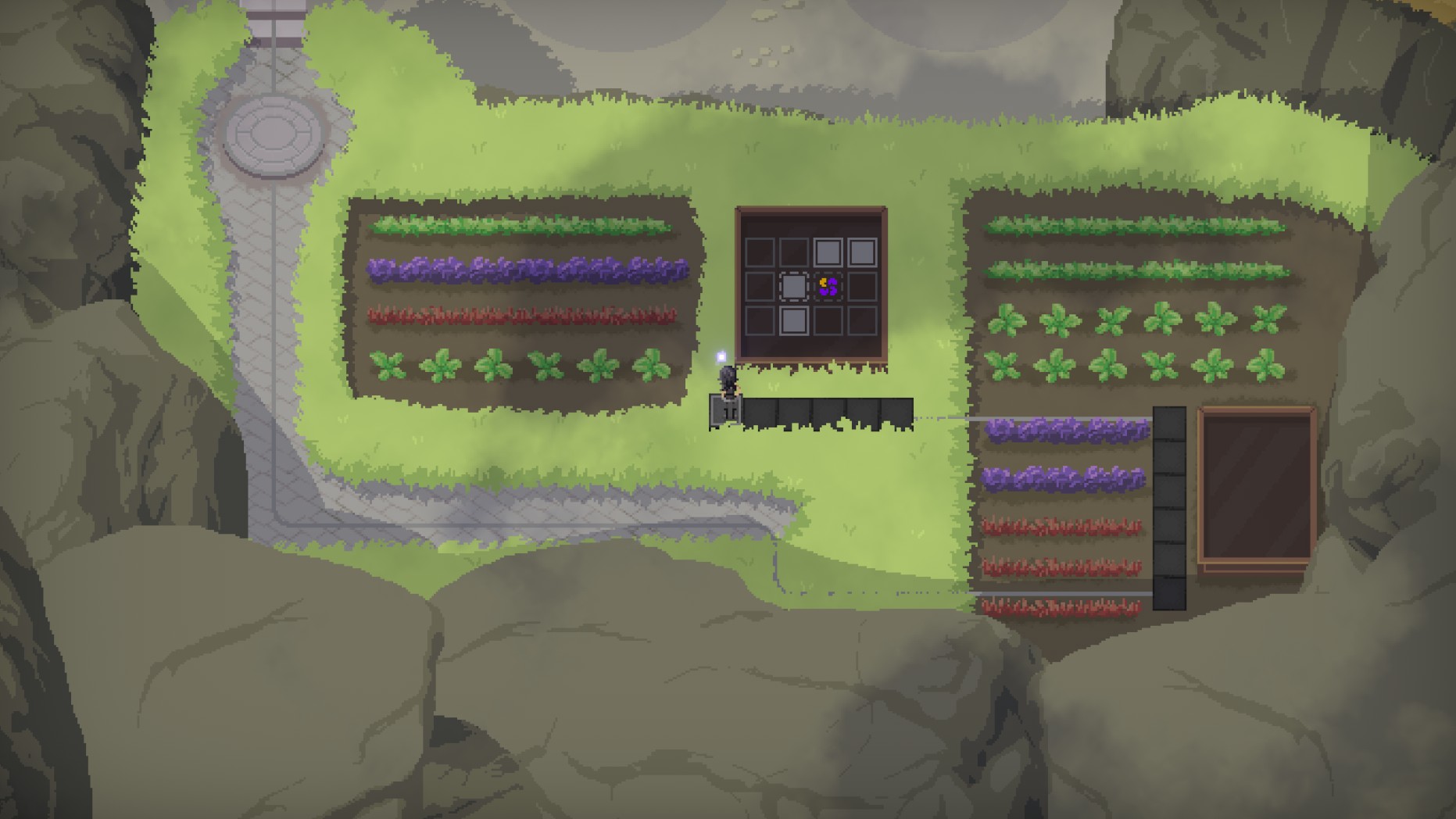Screen dimensions: 1456x819
Task: Select the purple and orange symbol tile
Action: (x=828, y=287)
